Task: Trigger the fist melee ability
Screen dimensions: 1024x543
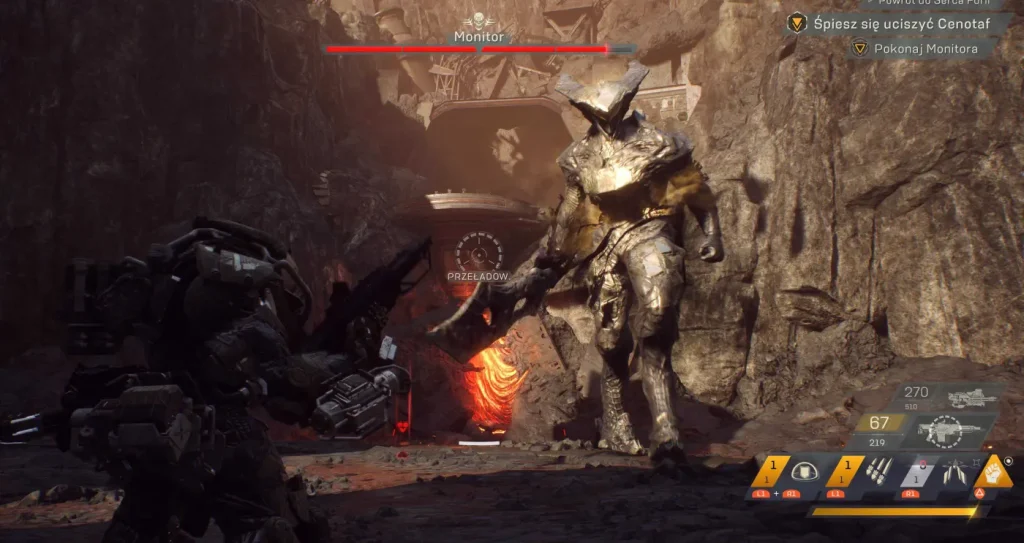Action: click(994, 471)
